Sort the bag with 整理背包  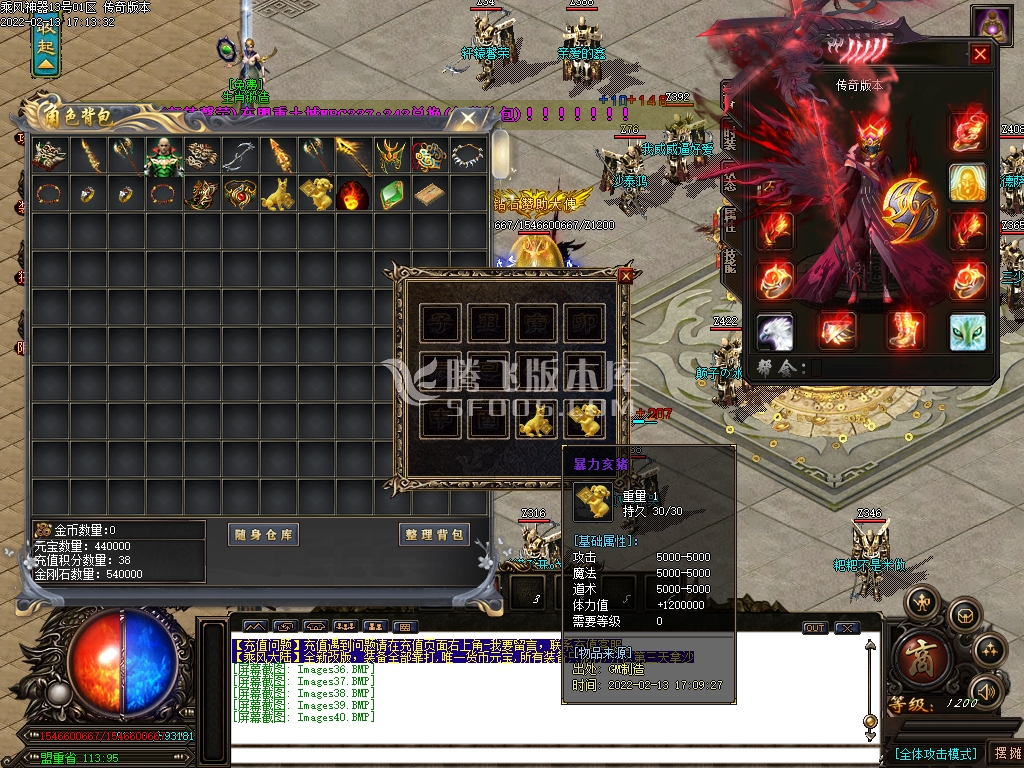(x=435, y=535)
